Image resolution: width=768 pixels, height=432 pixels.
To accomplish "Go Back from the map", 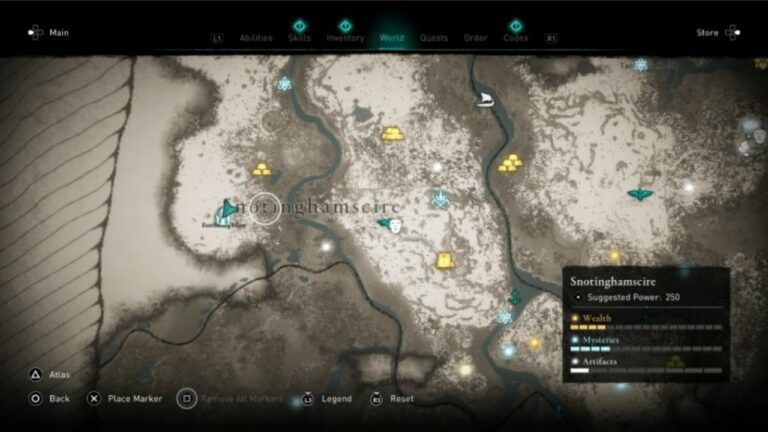I will 50,398.
